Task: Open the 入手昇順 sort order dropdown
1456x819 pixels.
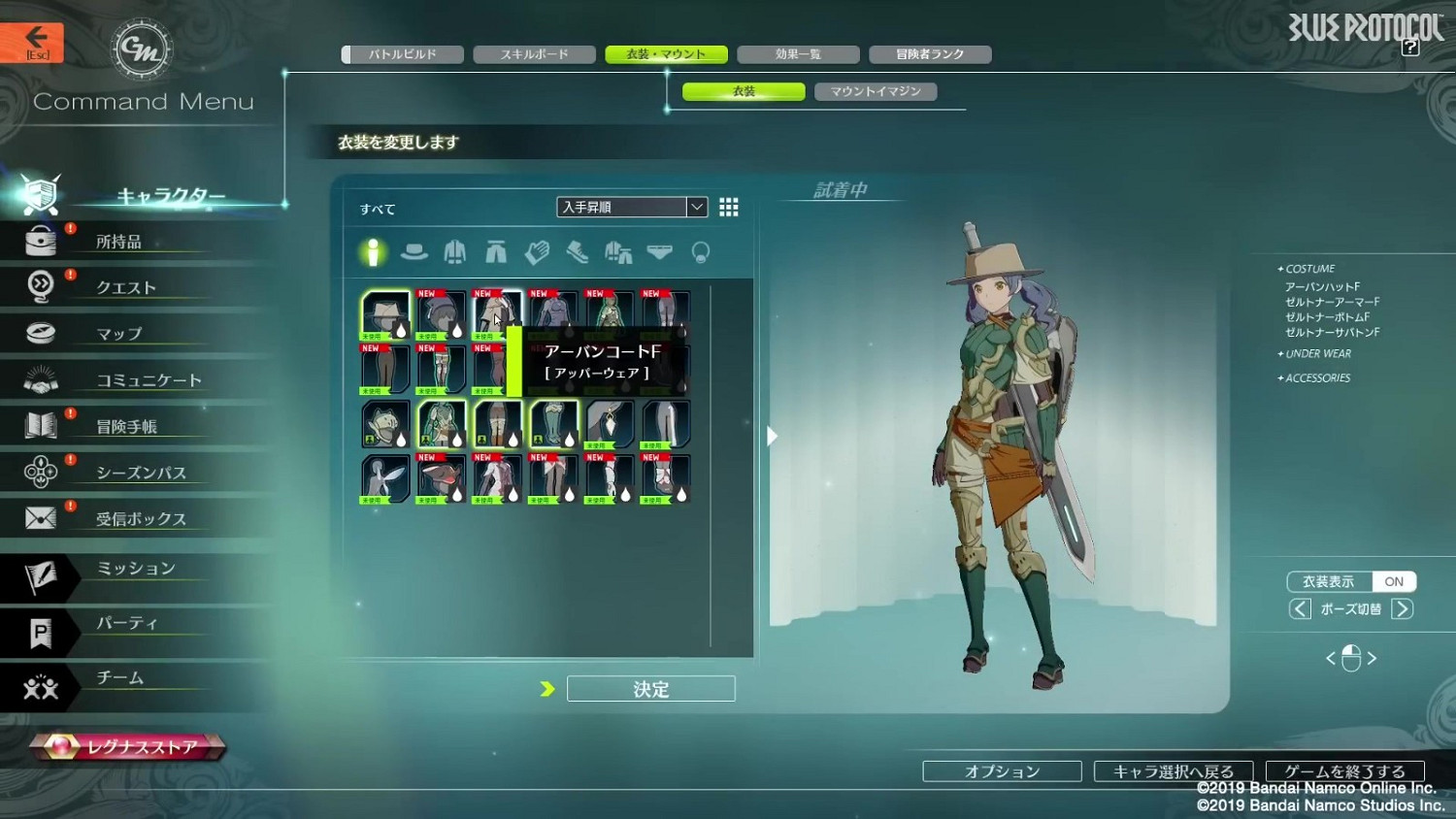Action: pyautogui.click(x=631, y=207)
